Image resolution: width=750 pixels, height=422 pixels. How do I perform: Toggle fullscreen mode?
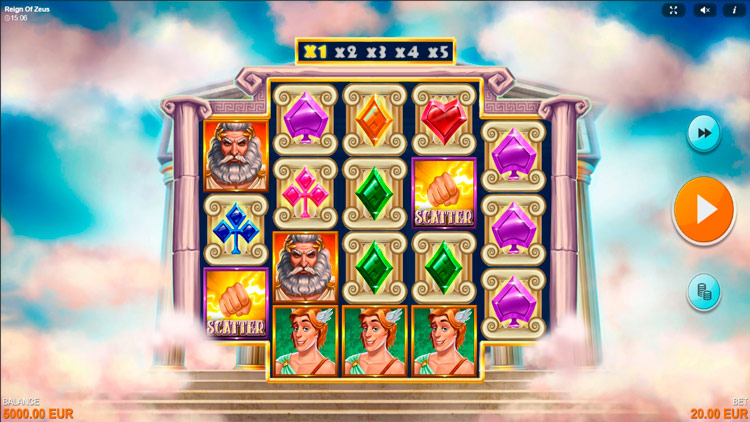click(x=673, y=10)
